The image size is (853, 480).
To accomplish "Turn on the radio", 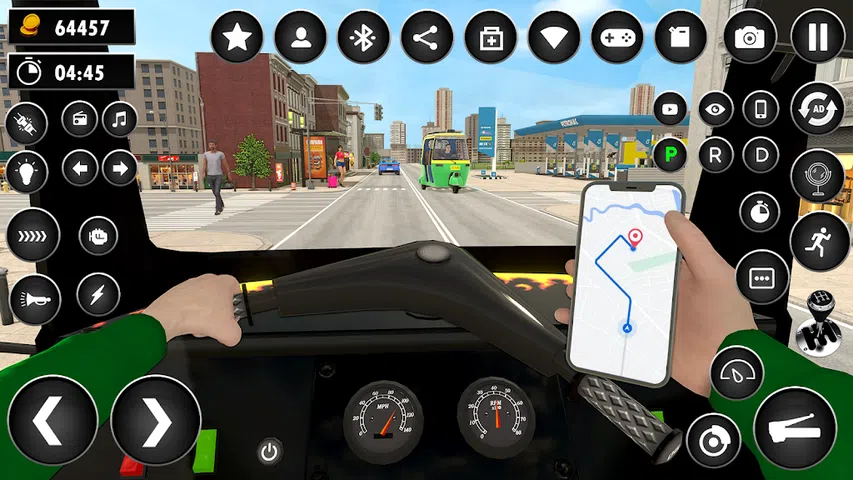I will click(80, 119).
